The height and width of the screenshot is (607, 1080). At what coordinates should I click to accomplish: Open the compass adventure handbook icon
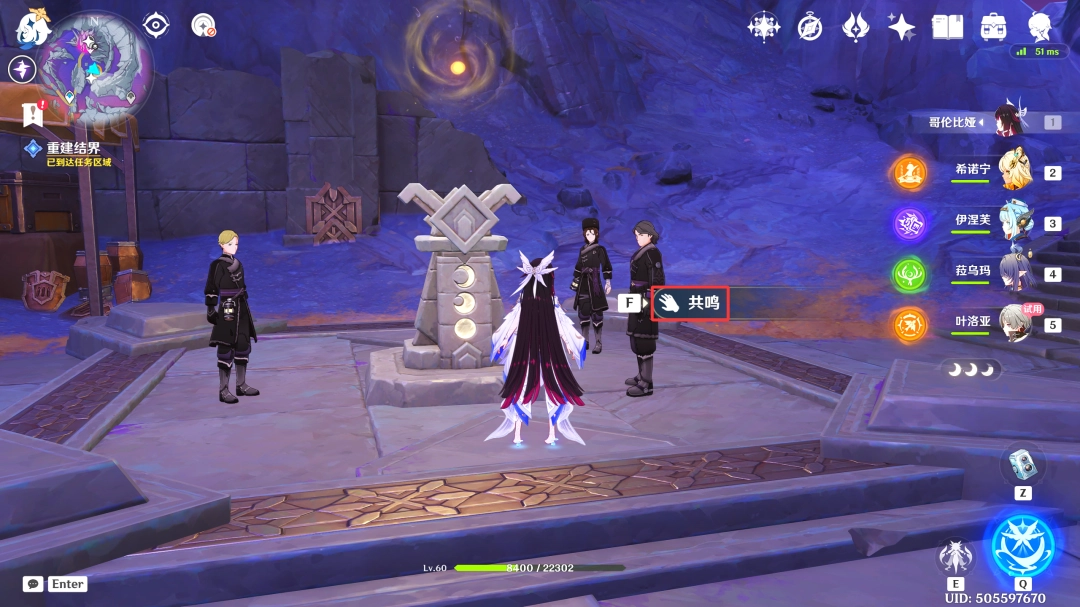click(x=810, y=27)
